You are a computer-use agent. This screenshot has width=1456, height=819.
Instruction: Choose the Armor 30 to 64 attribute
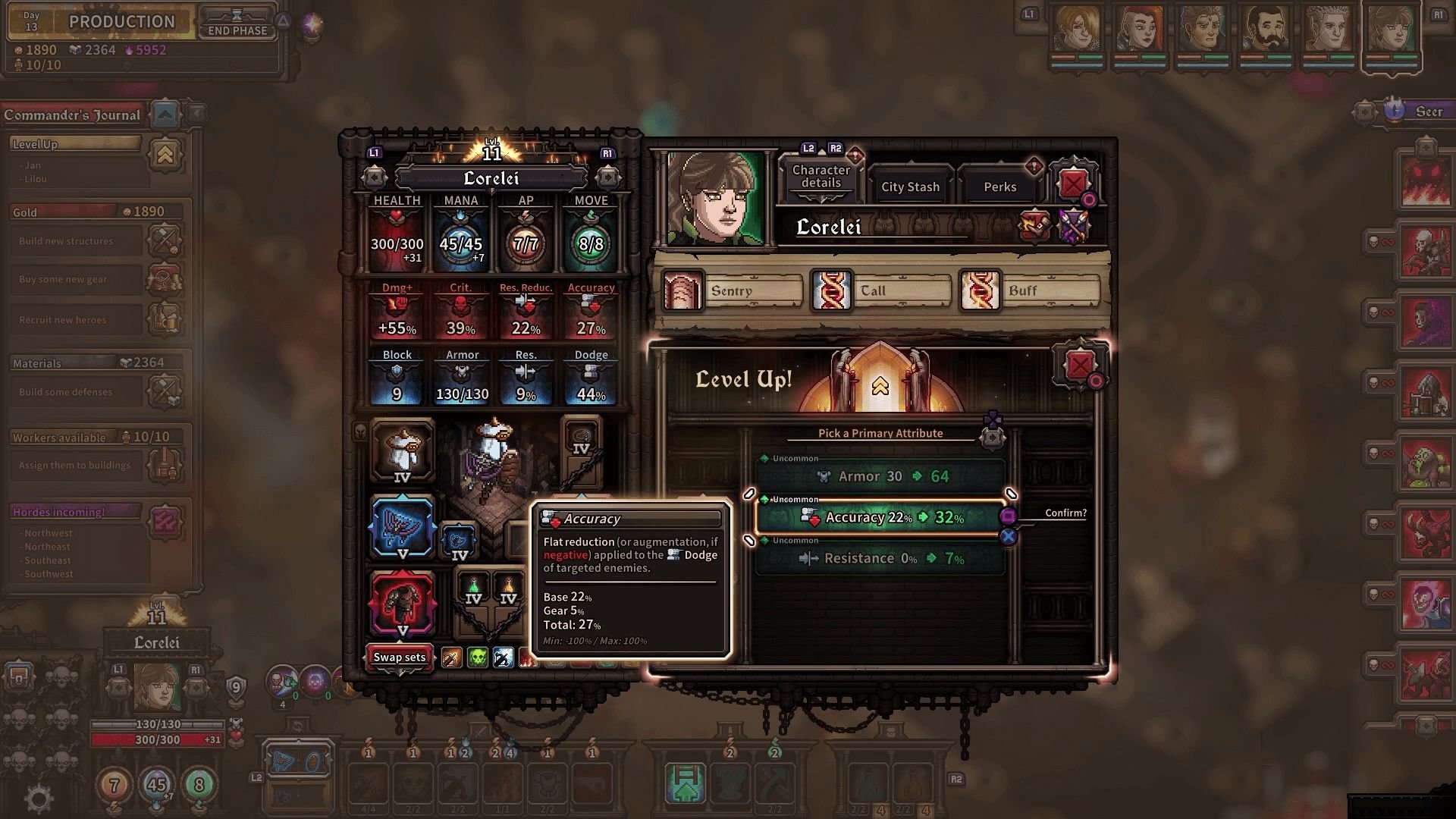tap(881, 476)
